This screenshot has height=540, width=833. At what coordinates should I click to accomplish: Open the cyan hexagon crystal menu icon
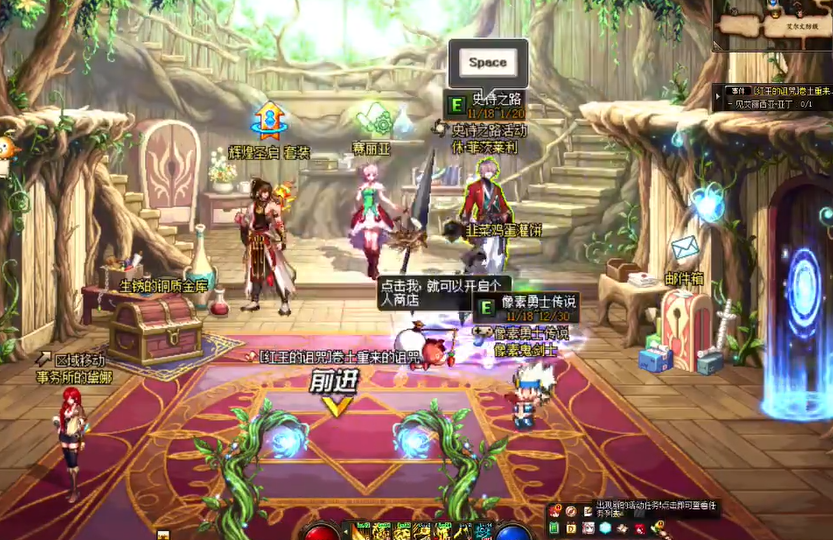[605, 527]
